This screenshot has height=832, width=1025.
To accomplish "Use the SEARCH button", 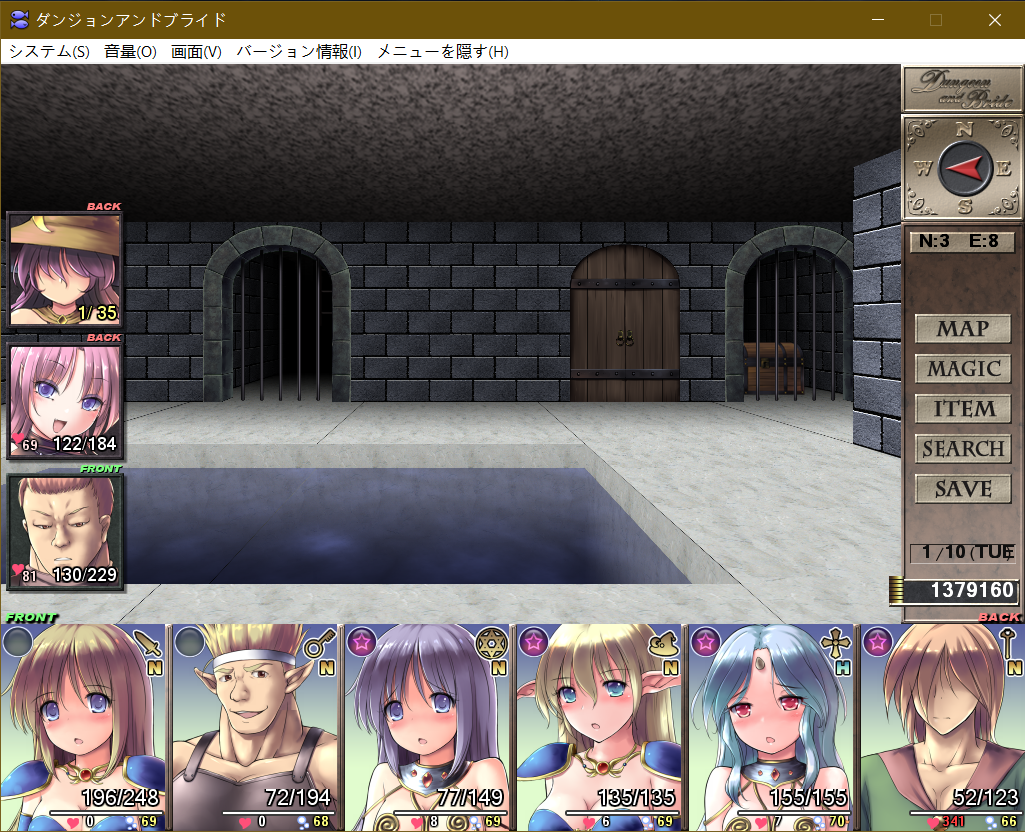I will [962, 449].
